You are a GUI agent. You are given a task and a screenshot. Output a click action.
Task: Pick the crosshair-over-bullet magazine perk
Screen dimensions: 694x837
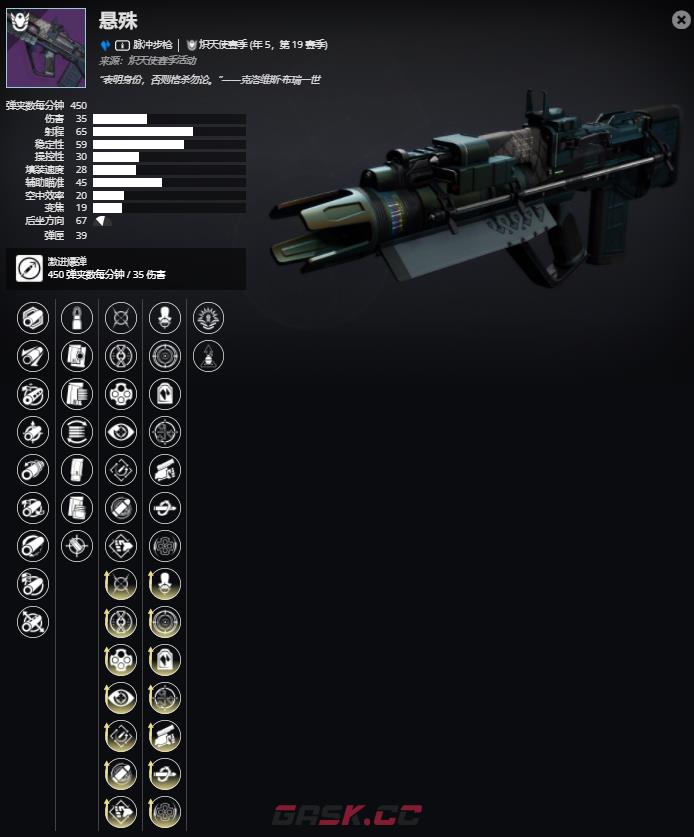[76, 544]
